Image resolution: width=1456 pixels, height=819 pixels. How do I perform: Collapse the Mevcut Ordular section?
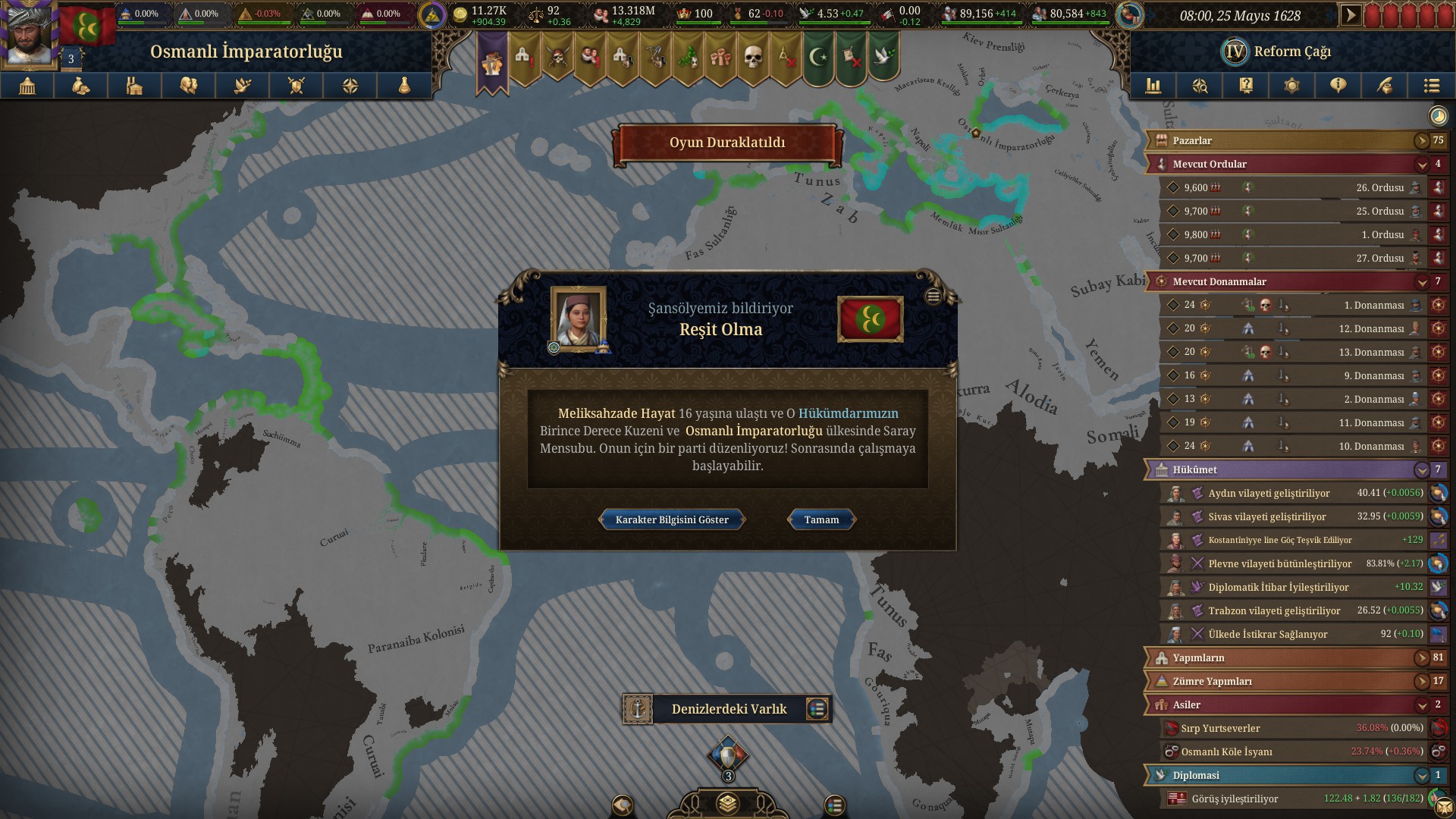[x=1421, y=164]
